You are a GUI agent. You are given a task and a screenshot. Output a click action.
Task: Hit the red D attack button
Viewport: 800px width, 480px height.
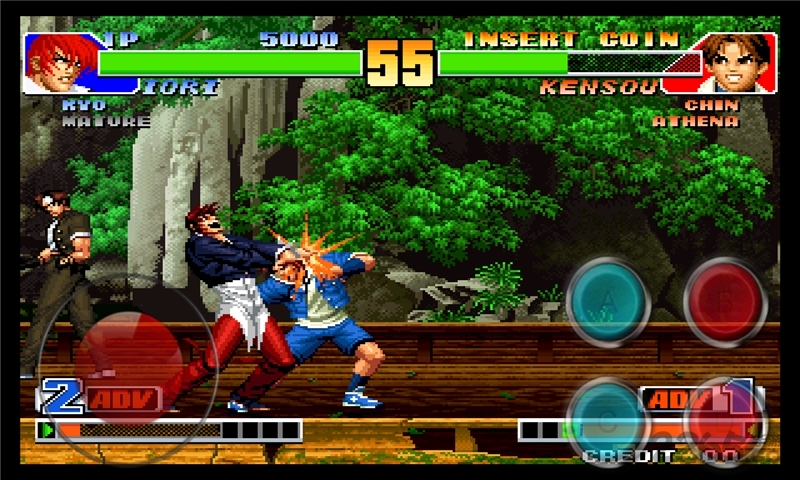tap(725, 420)
